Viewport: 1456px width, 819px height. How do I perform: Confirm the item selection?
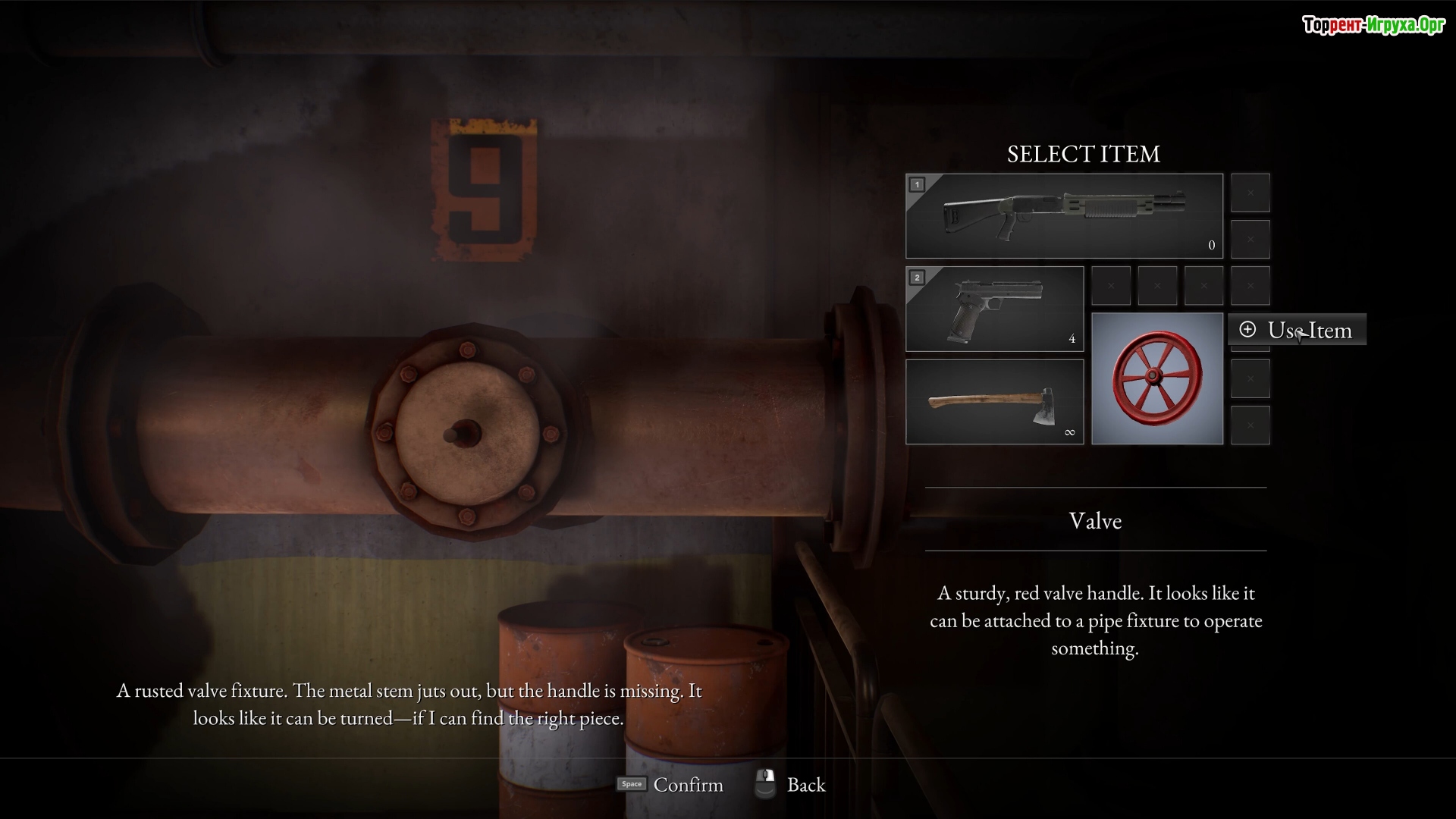670,784
